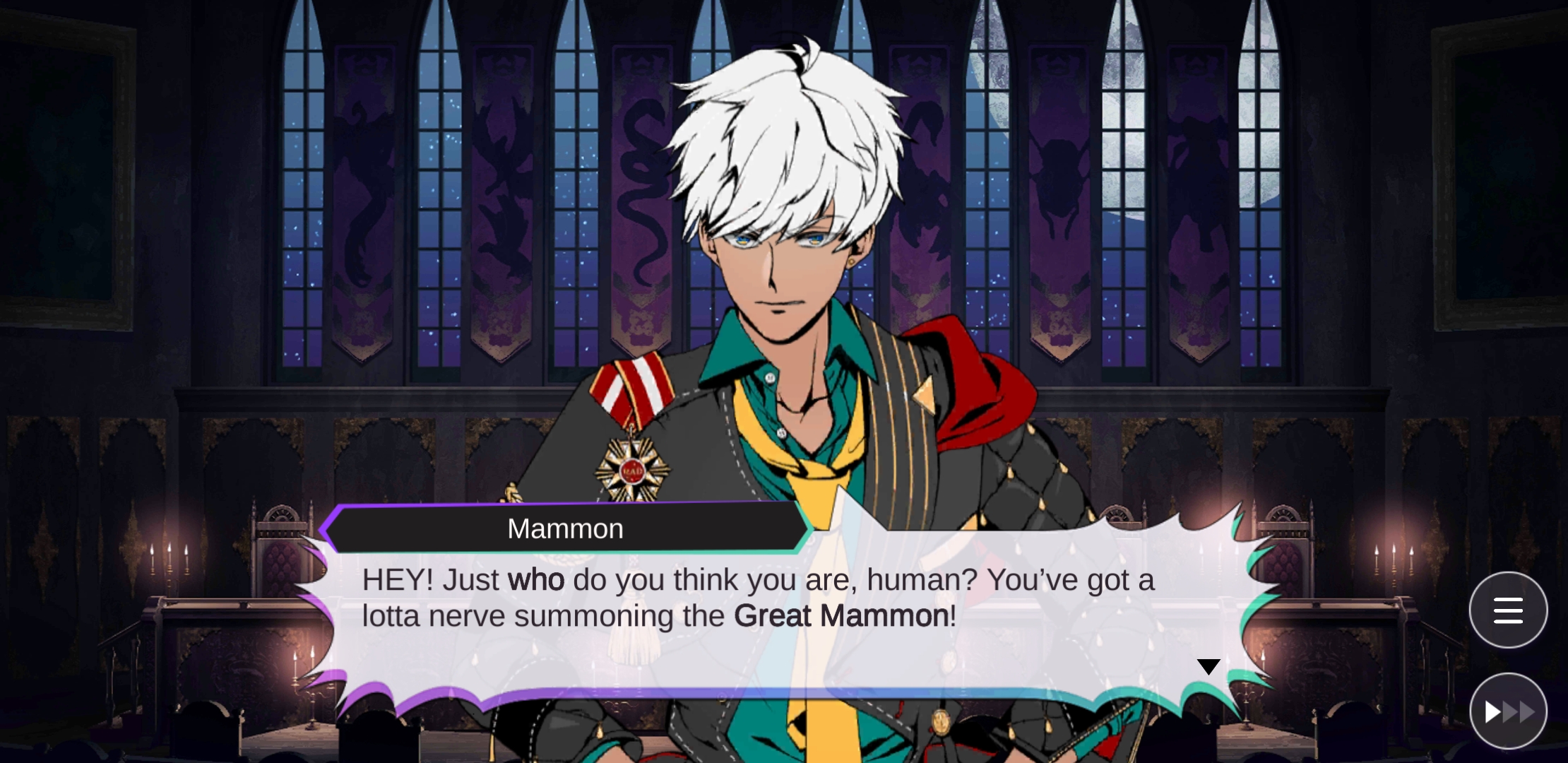Advance dialogue with the down arrow
Image resolution: width=1568 pixels, height=763 pixels.
point(1208,666)
